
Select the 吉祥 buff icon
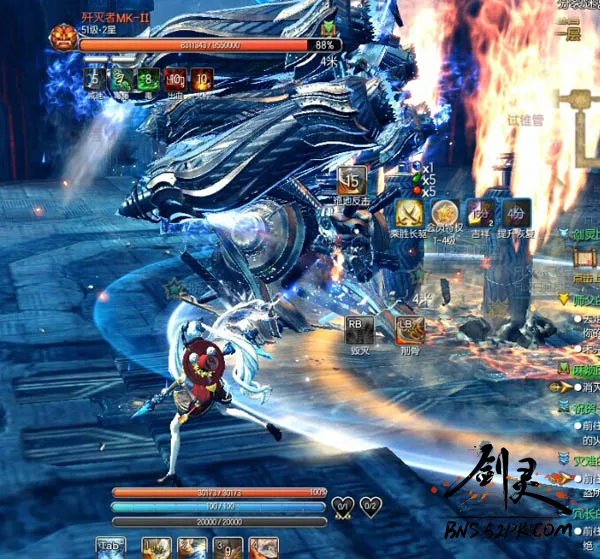click(481, 212)
